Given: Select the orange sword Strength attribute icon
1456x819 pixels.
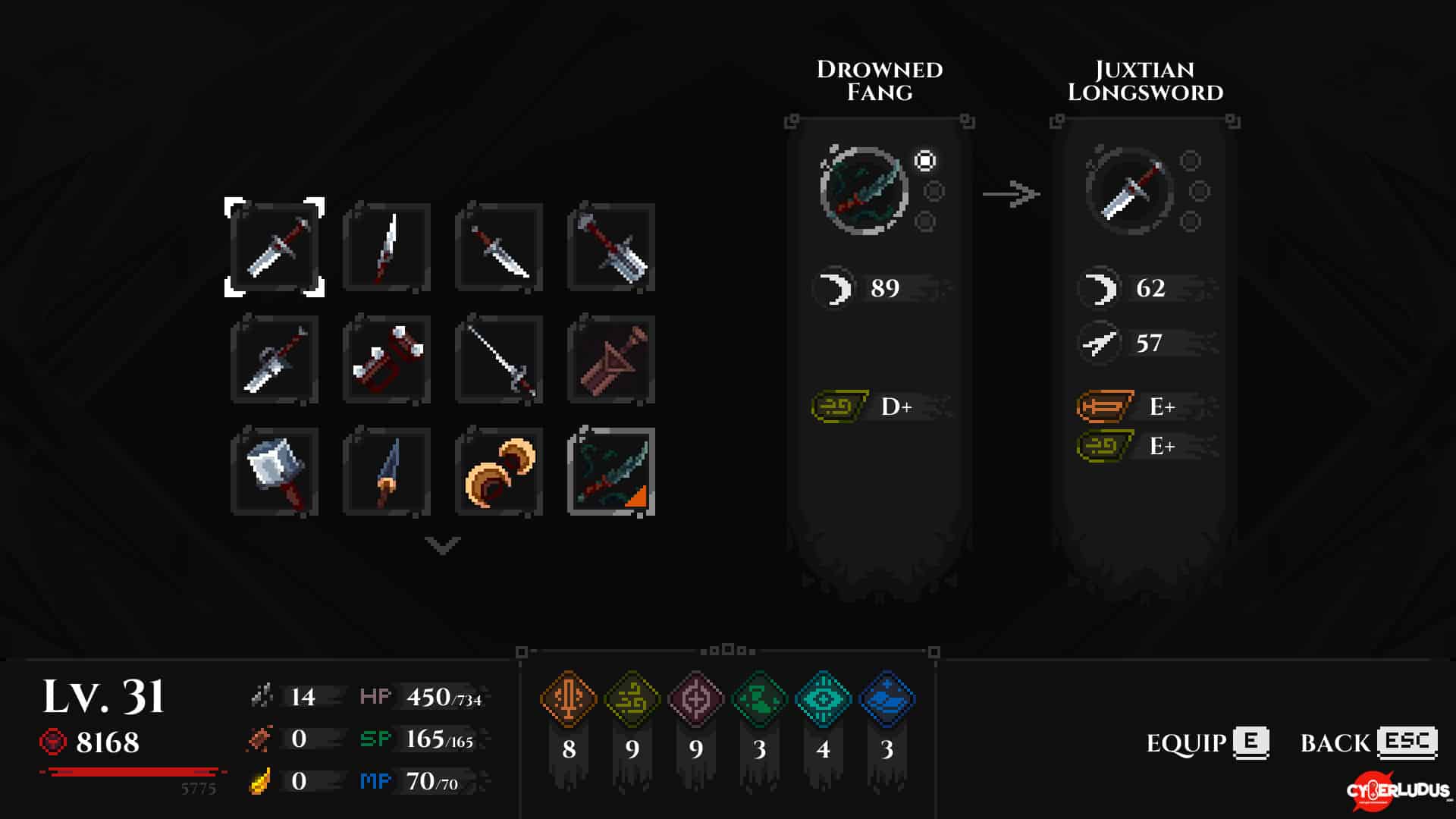Looking at the screenshot, I should (569, 698).
